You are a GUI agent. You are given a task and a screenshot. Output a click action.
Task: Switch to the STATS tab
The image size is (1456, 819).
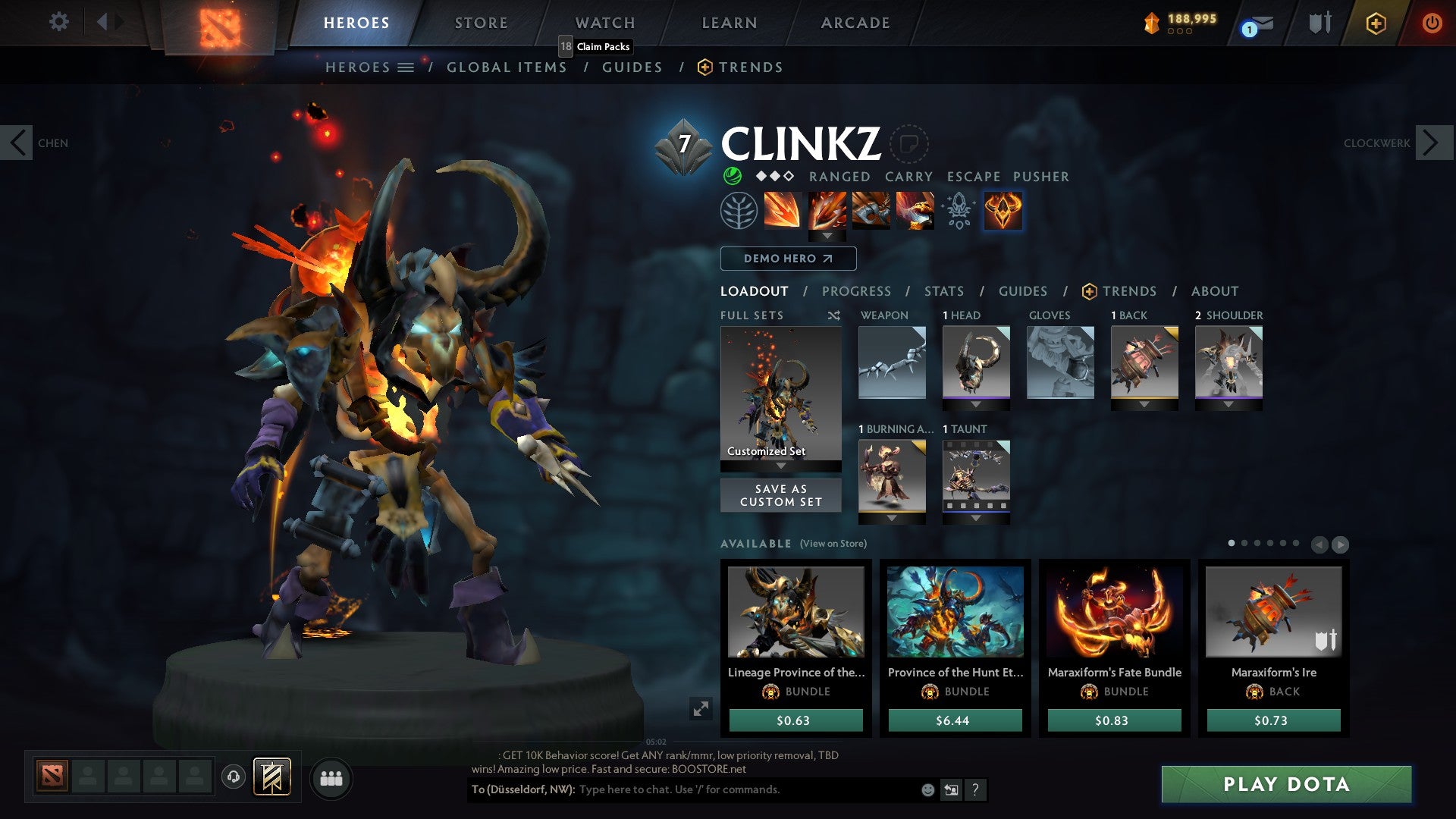click(x=943, y=291)
